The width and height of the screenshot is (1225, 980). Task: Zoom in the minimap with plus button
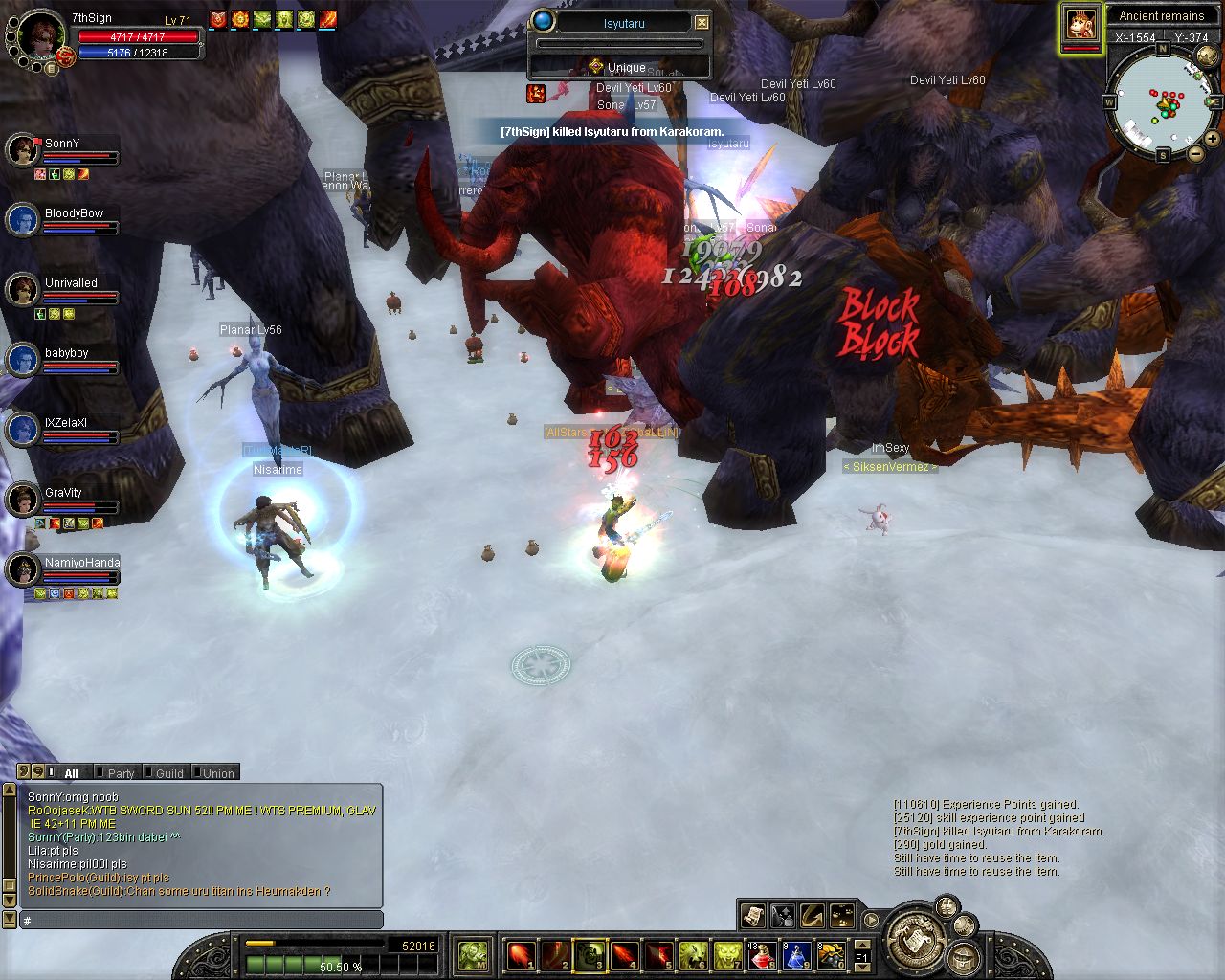pyautogui.click(x=1213, y=139)
